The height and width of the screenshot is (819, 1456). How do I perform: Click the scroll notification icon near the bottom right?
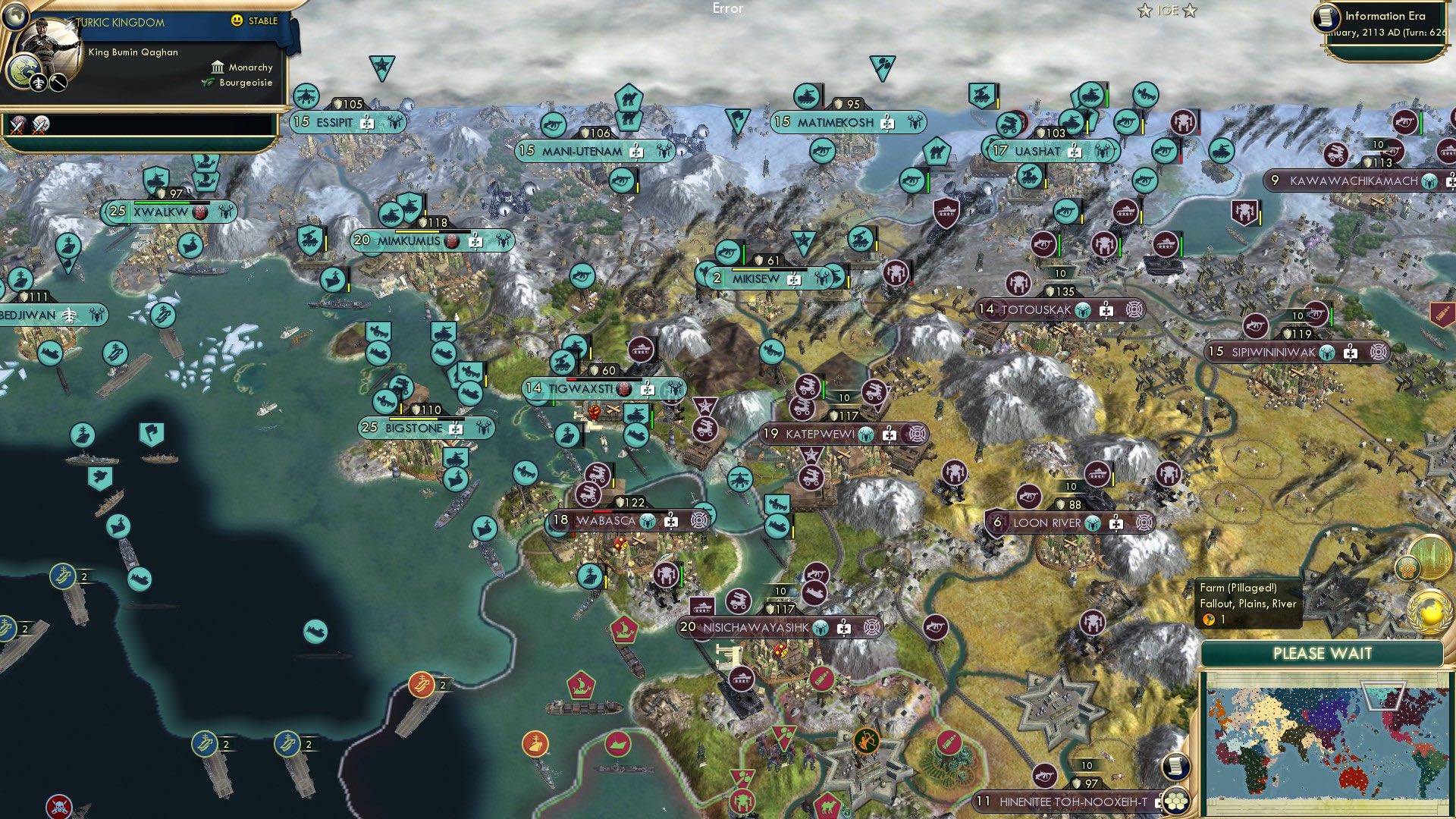pyautogui.click(x=1176, y=767)
